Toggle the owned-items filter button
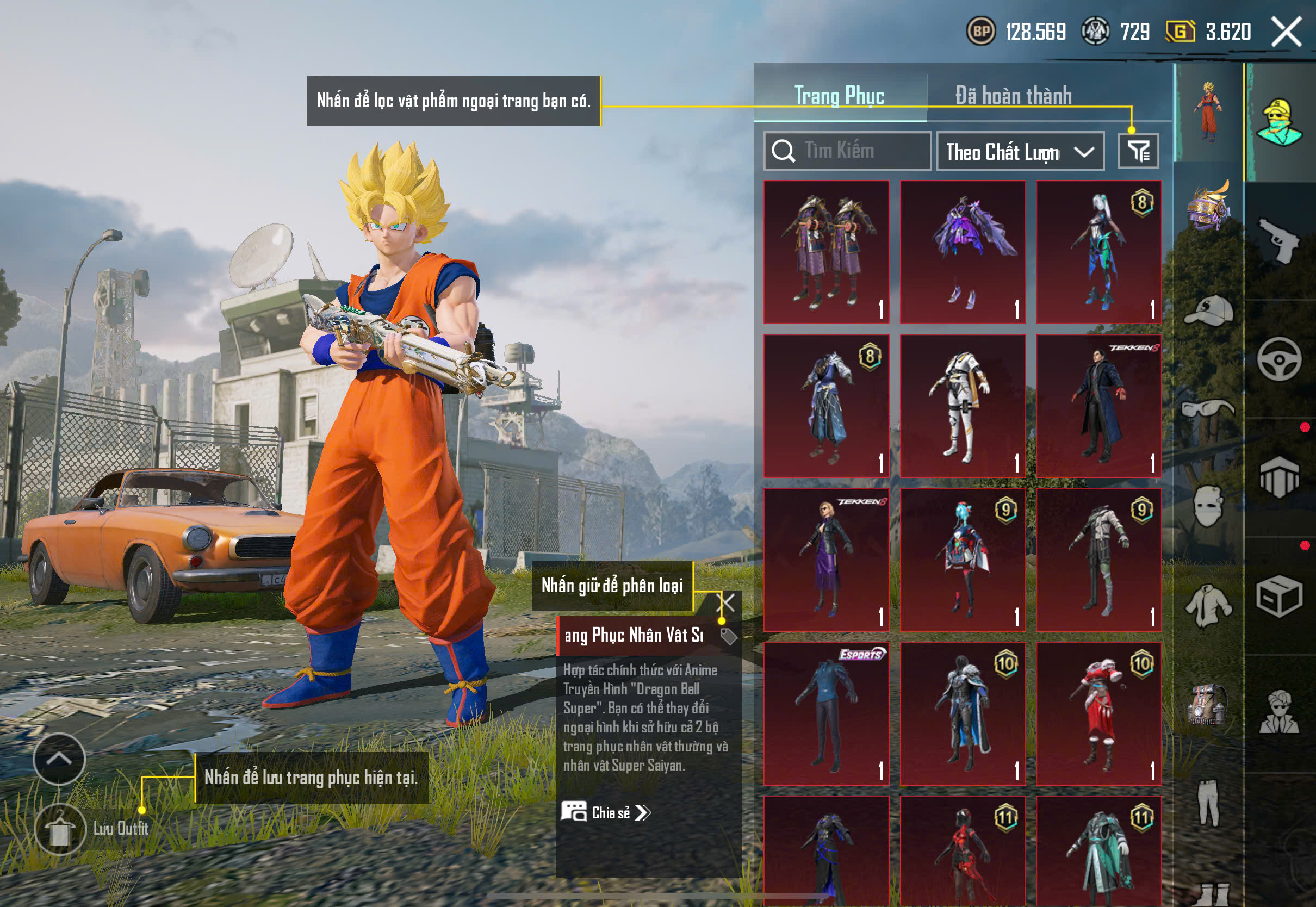The width and height of the screenshot is (1316, 907). point(1138,151)
